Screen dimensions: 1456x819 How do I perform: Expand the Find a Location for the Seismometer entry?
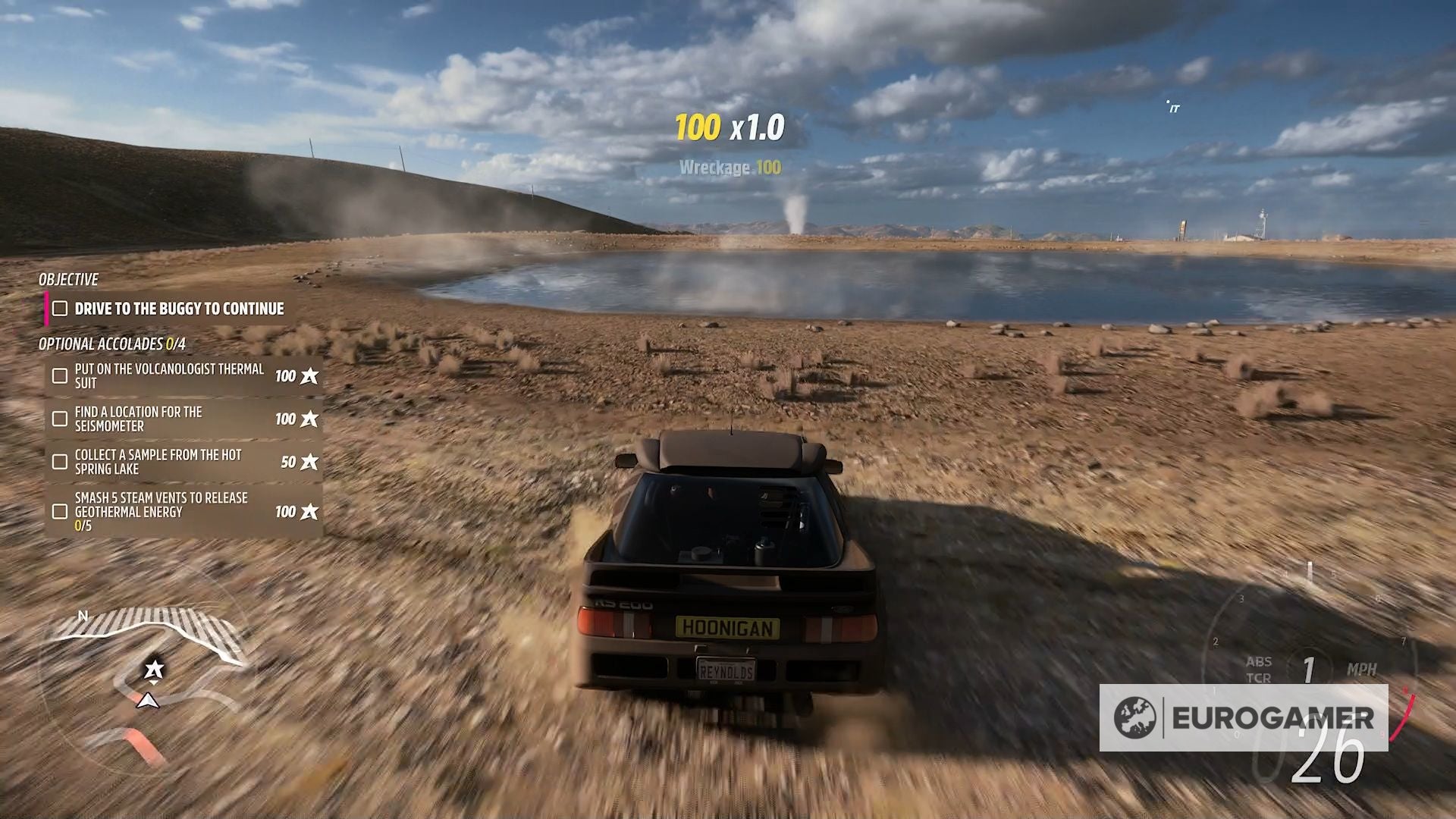pos(152,418)
